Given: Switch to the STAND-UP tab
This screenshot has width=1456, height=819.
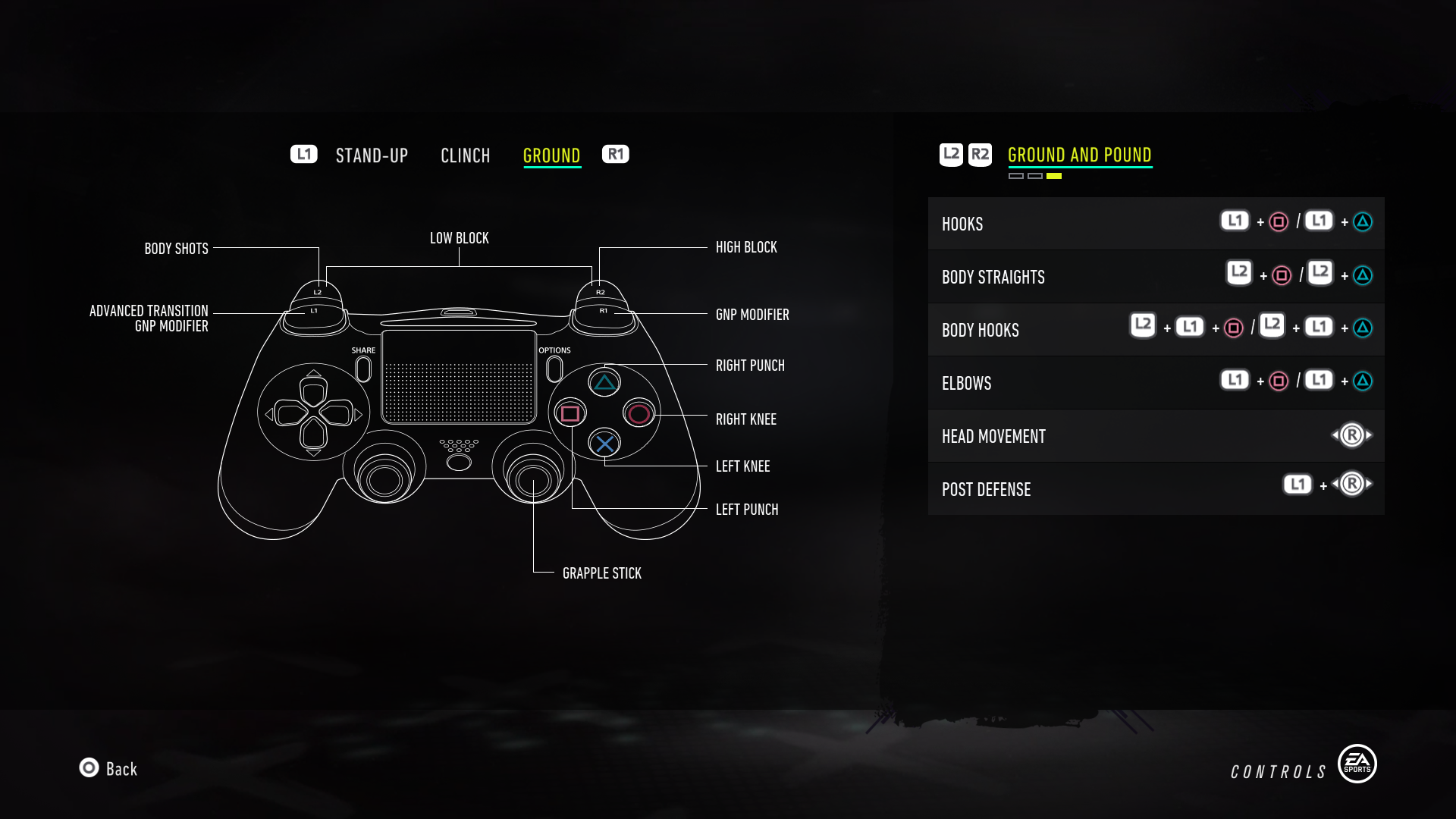Looking at the screenshot, I should pos(371,155).
